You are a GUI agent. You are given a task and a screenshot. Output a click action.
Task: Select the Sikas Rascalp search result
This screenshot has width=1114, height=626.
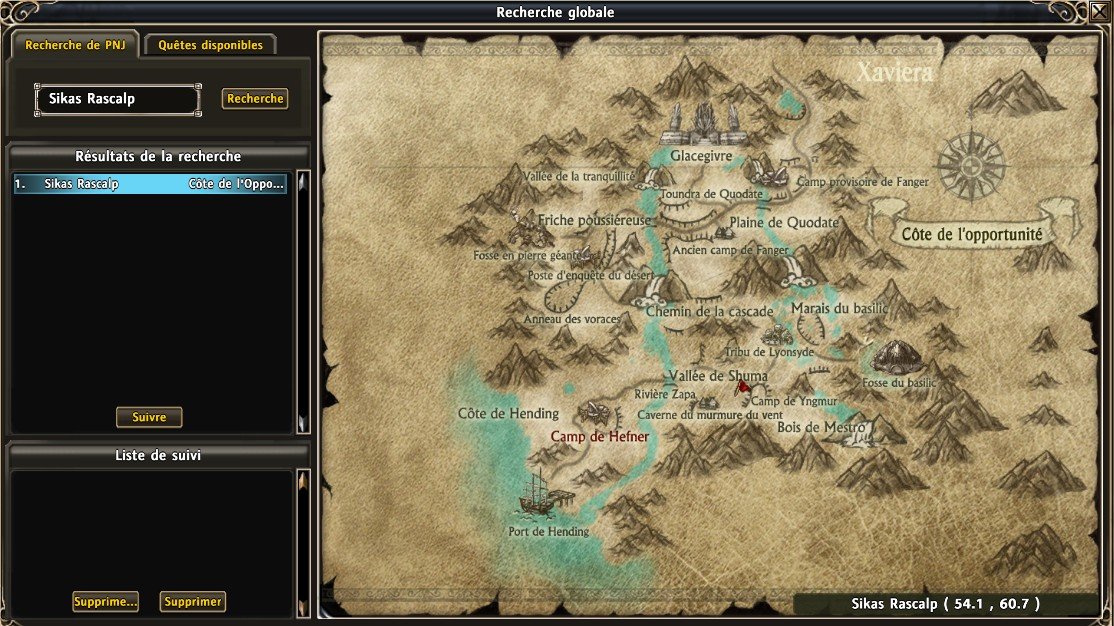pos(150,184)
